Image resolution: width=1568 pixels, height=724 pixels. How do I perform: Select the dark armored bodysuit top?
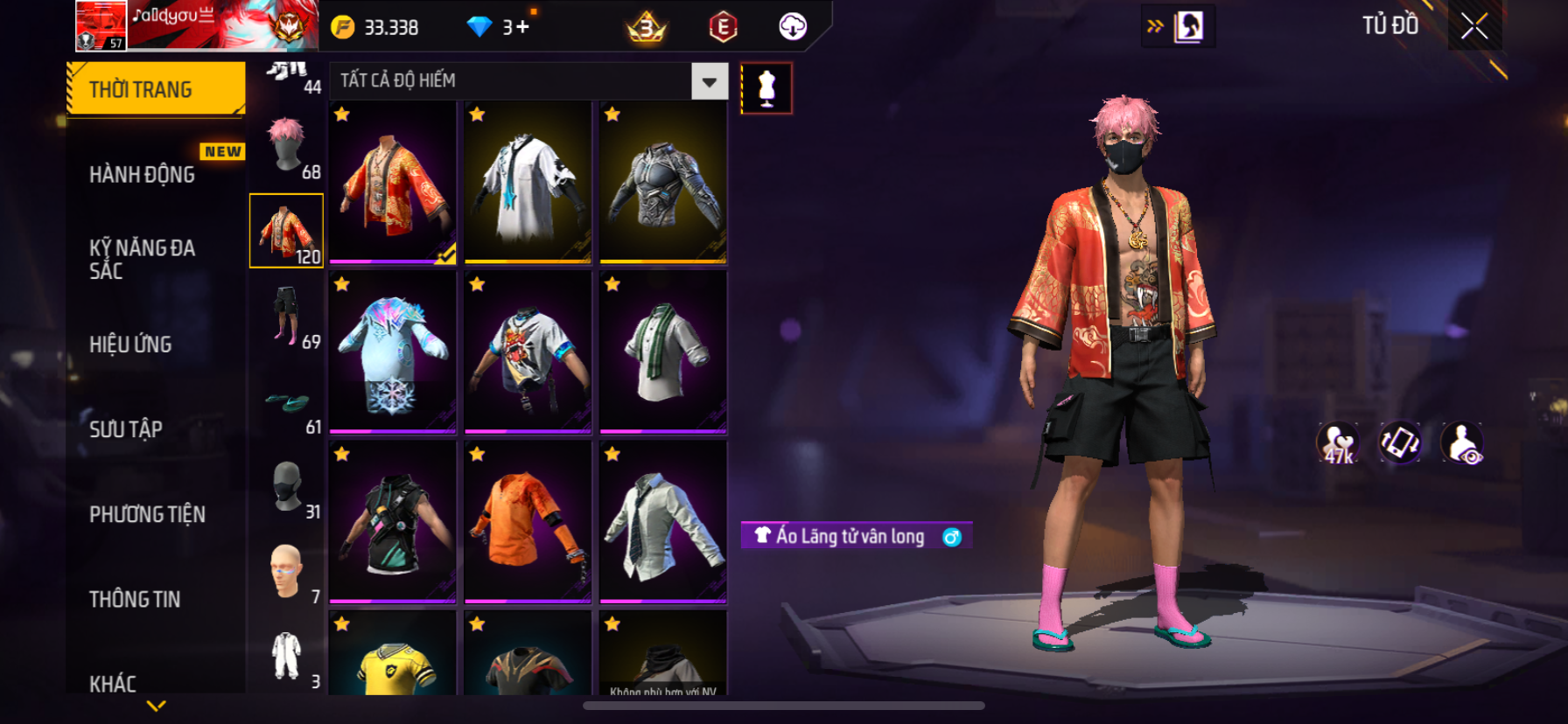[x=663, y=182]
